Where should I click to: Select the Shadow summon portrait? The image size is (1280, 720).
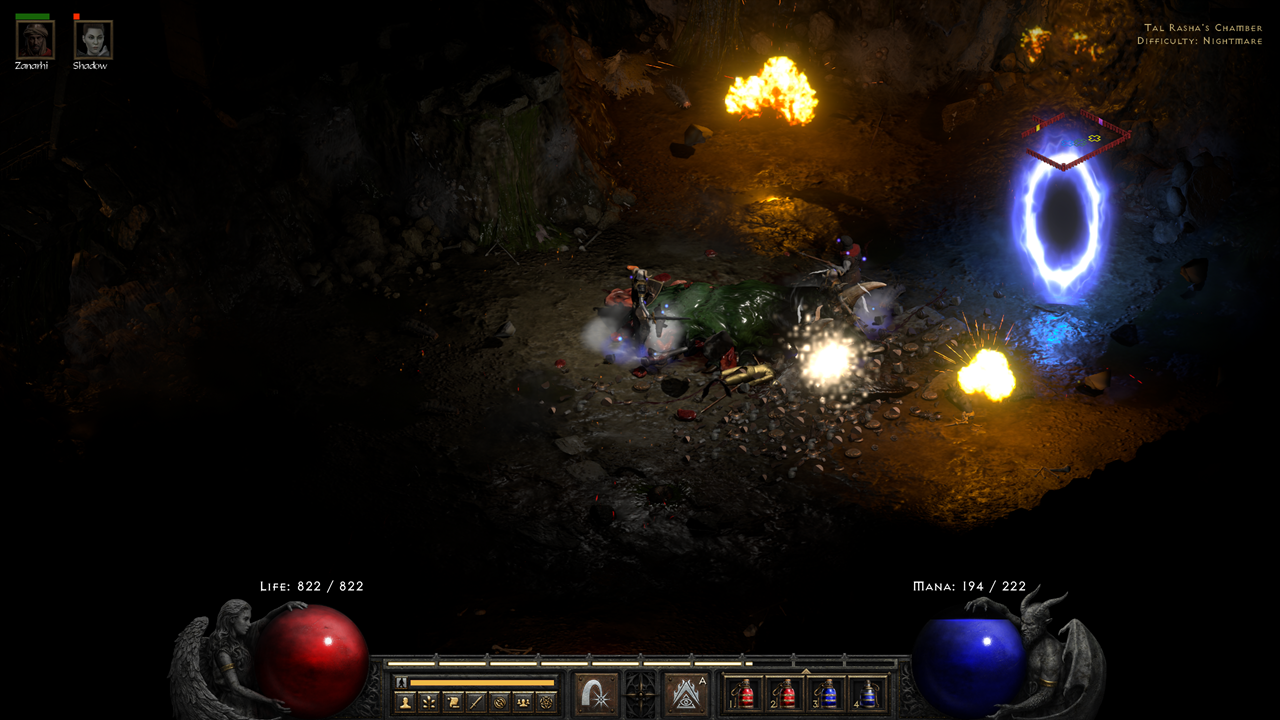coord(93,40)
